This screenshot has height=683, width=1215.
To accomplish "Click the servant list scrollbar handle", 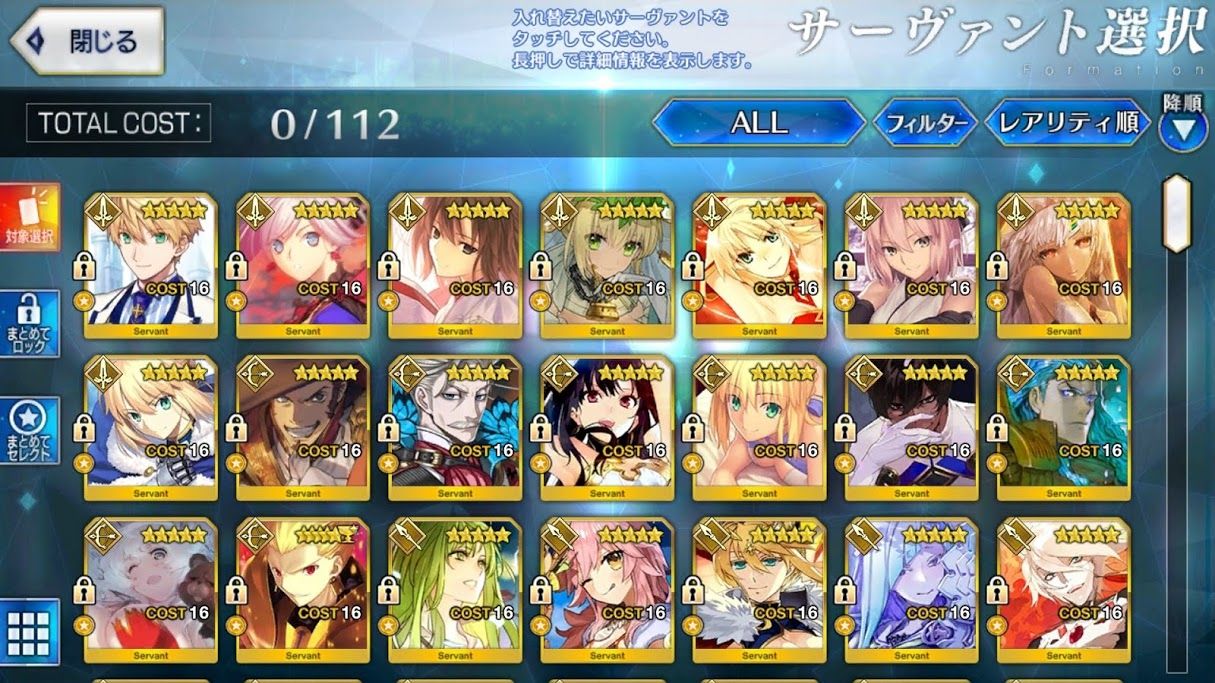I will pos(1177,213).
